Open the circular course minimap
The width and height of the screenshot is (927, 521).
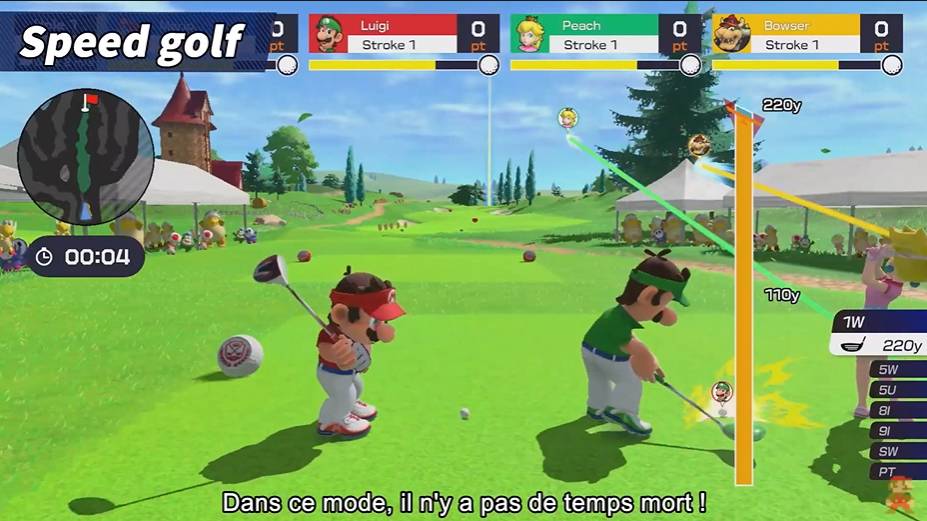pyautogui.click(x=86, y=156)
